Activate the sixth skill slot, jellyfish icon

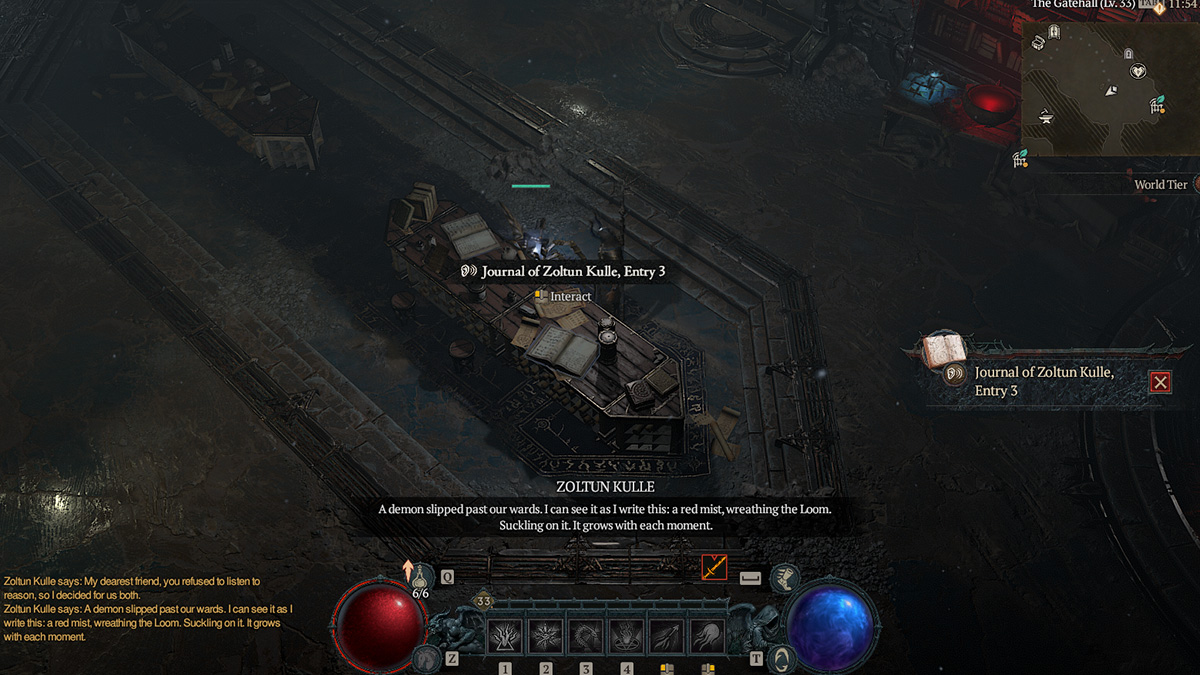[x=708, y=636]
